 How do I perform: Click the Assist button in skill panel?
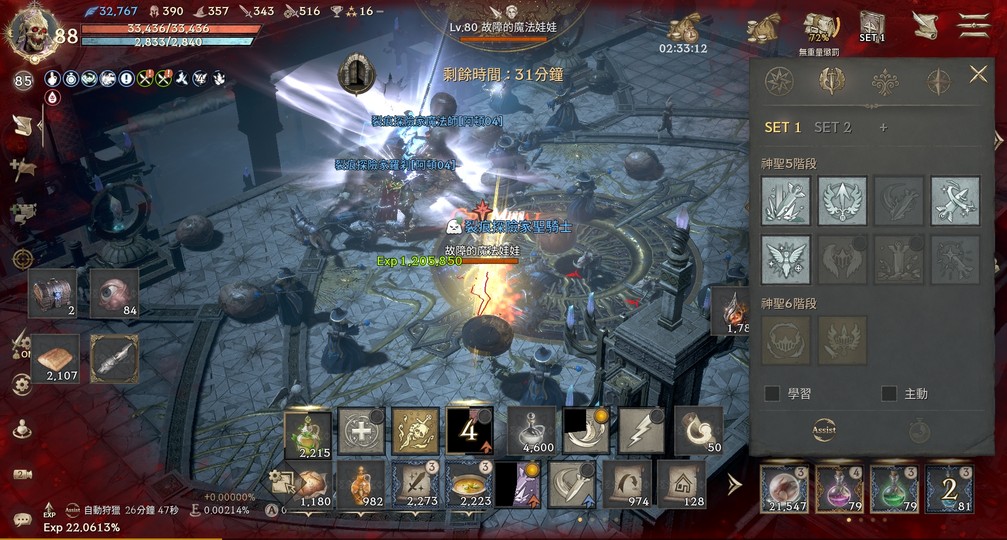[x=824, y=430]
